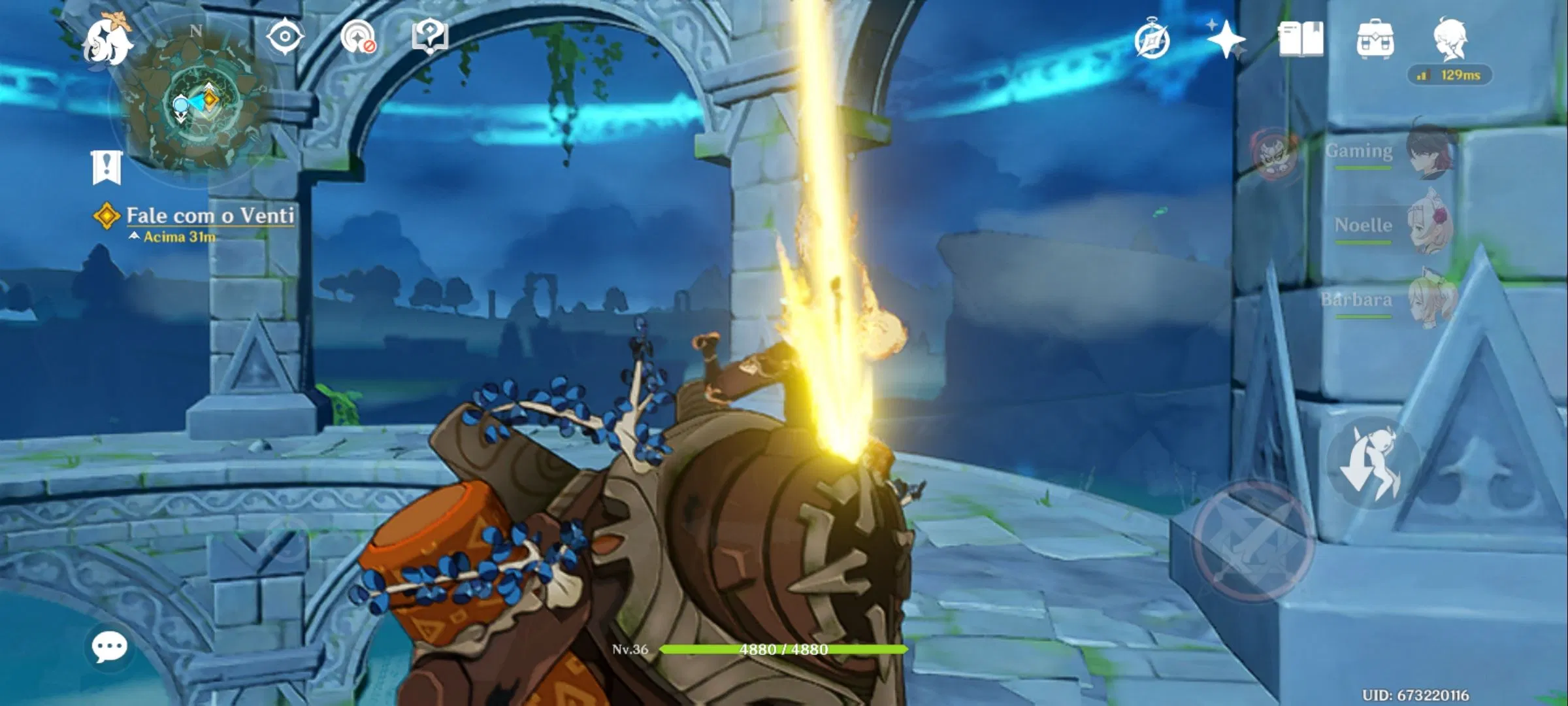The width and height of the screenshot is (1568, 706).
Task: Open the Adventurer Handbook book icon
Action: click(x=1302, y=39)
